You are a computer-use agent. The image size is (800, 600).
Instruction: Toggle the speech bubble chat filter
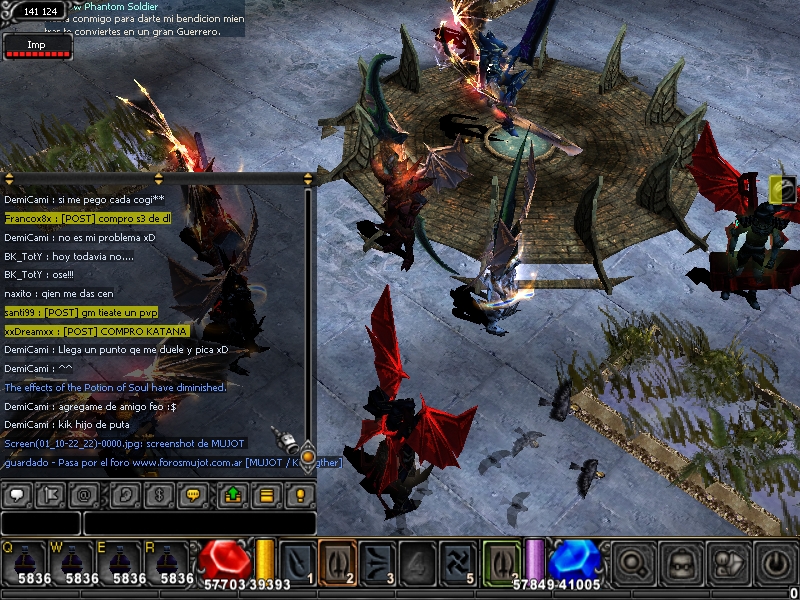(17, 494)
